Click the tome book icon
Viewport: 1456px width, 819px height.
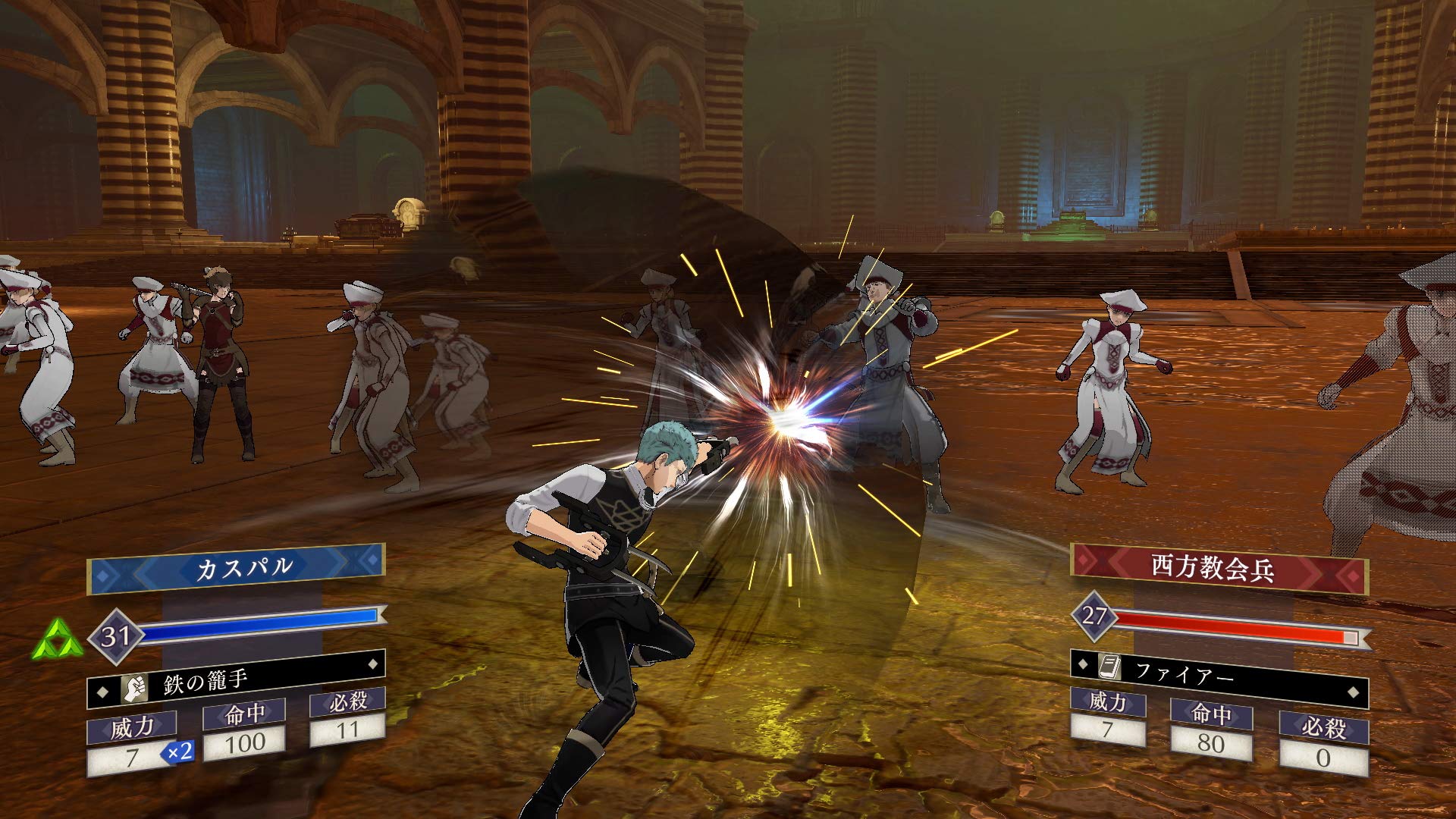click(x=1109, y=667)
